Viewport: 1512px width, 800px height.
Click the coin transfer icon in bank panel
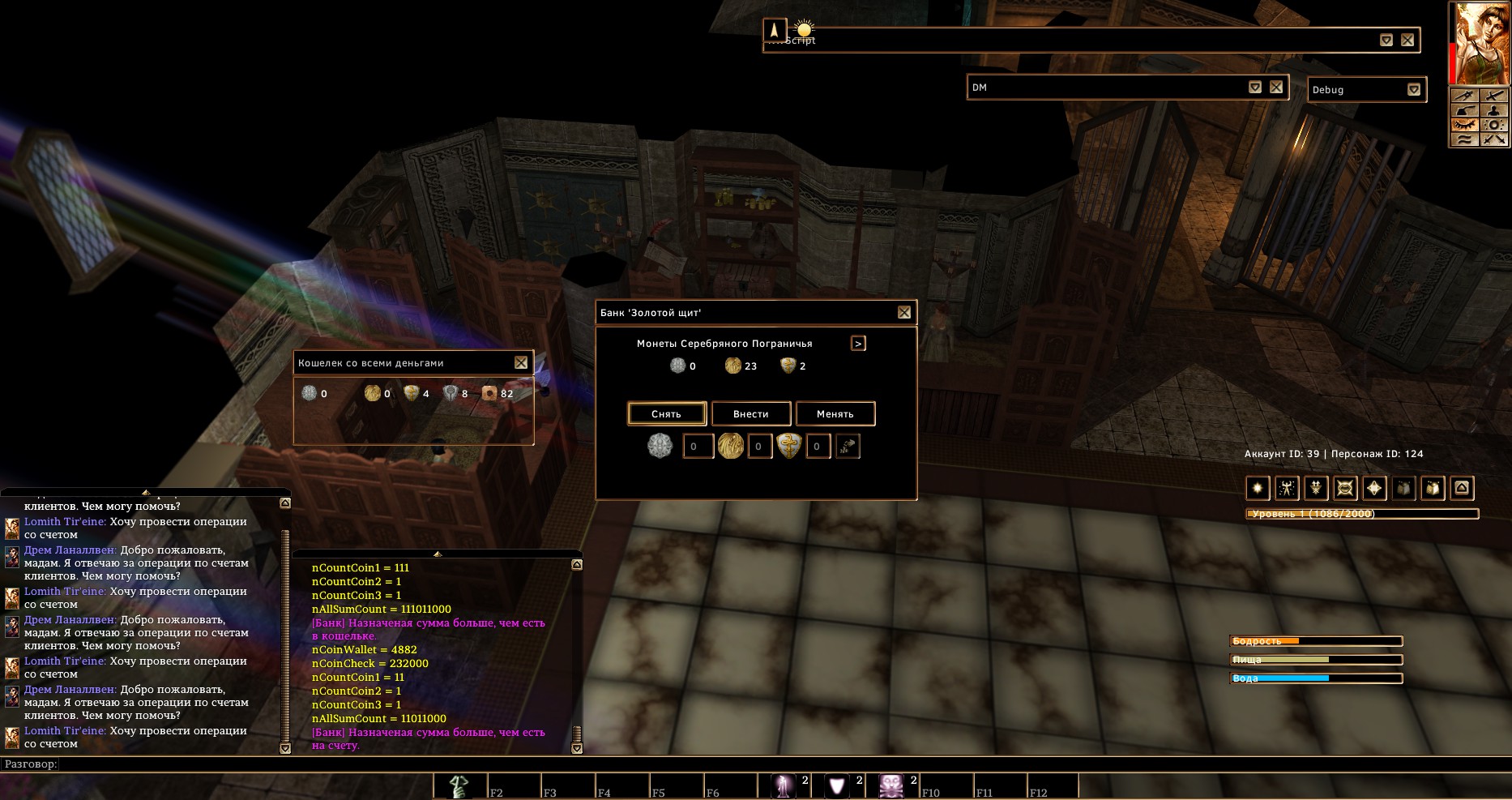pyautogui.click(x=848, y=447)
